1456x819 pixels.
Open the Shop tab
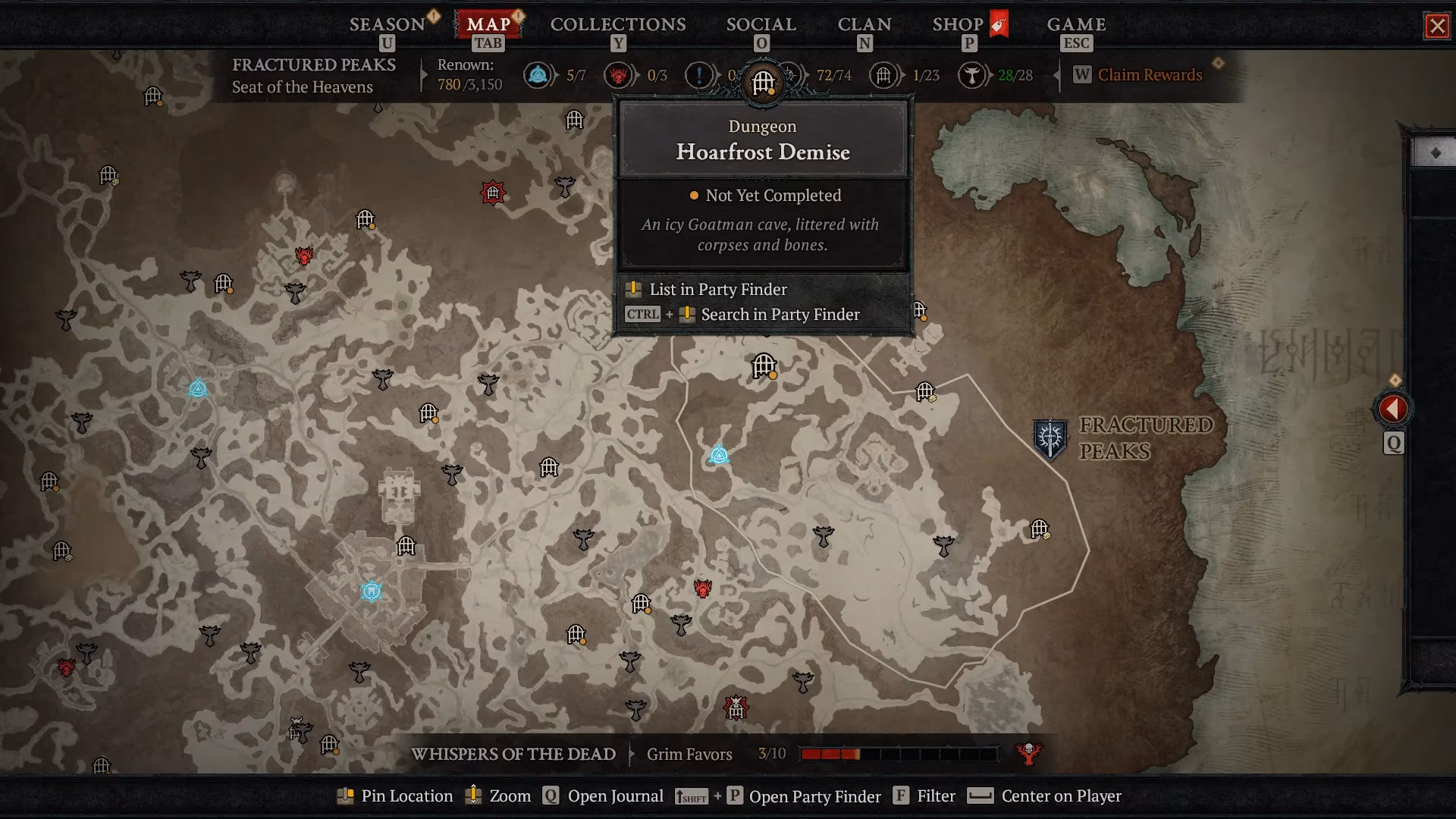[x=958, y=24]
